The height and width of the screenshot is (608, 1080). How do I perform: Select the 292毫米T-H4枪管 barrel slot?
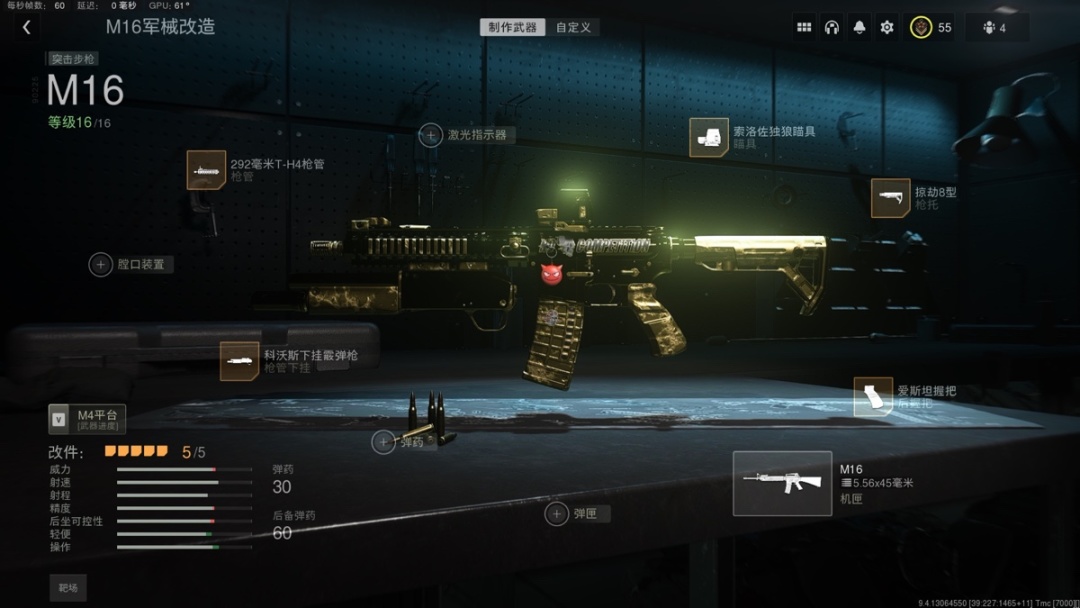click(x=206, y=170)
